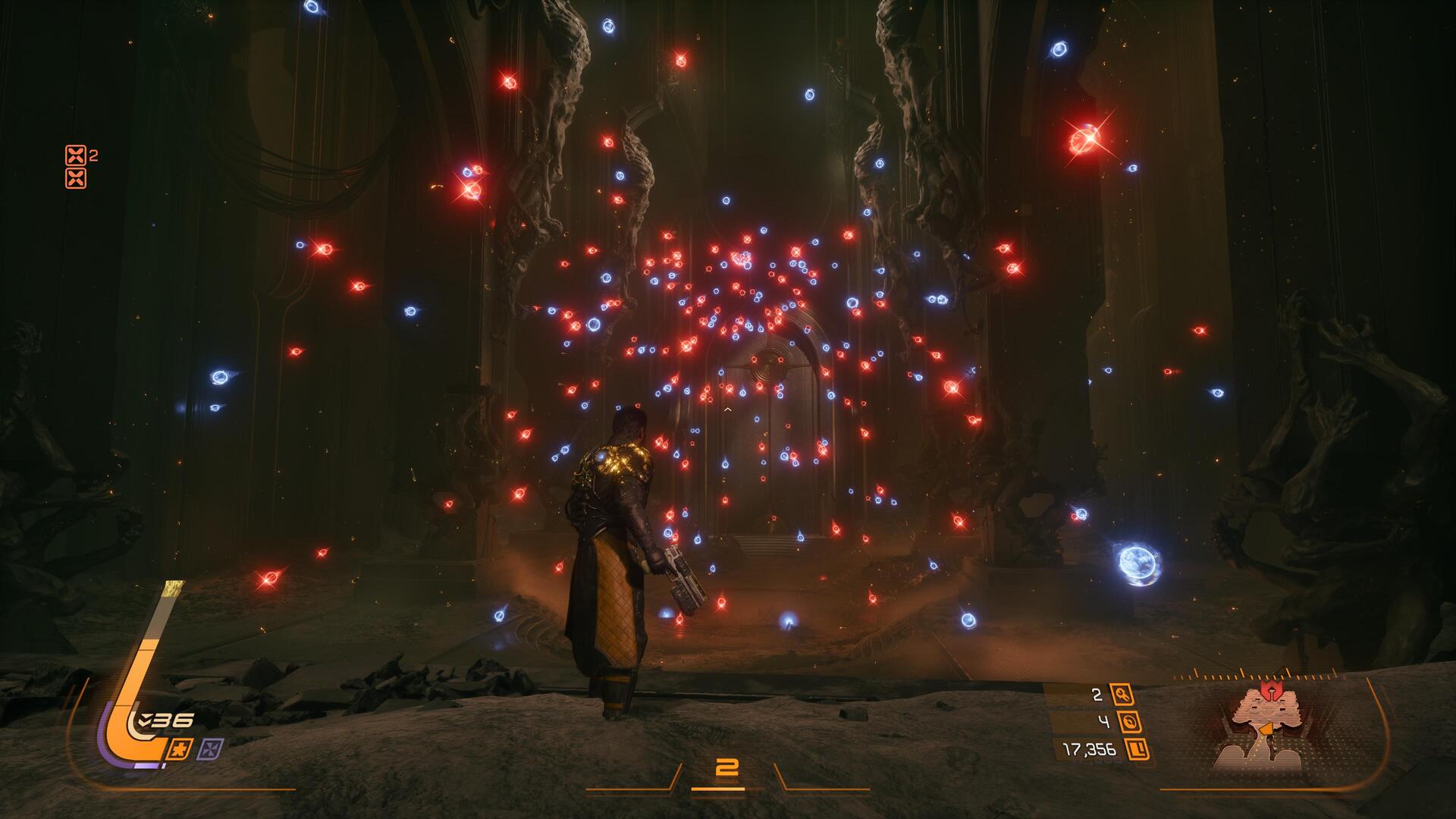The width and height of the screenshot is (1456, 819).
Task: Click the currency icon beside 17,356
Action: click(x=1137, y=750)
